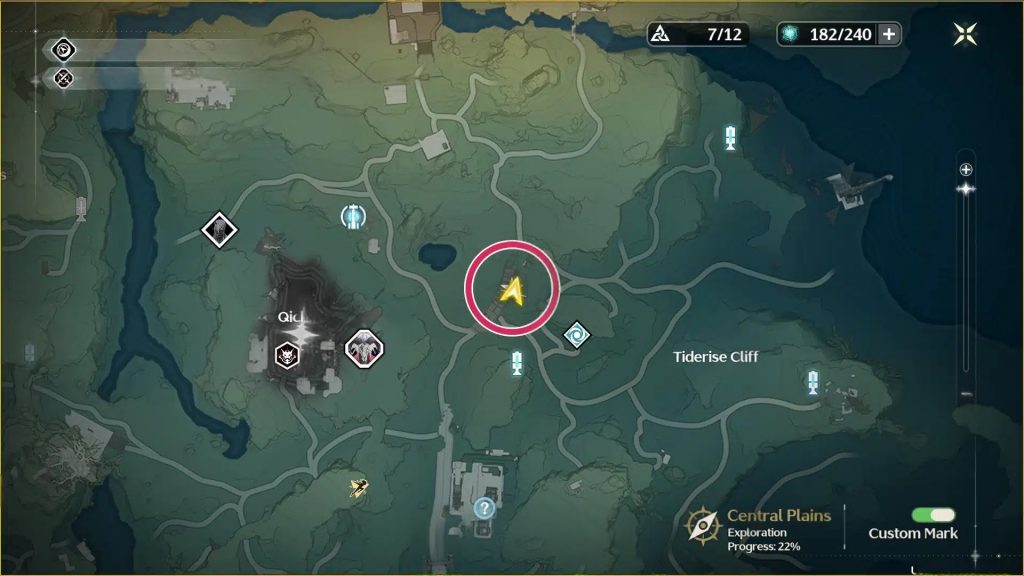Select the black diamond map marker with white figure

pos(219,230)
